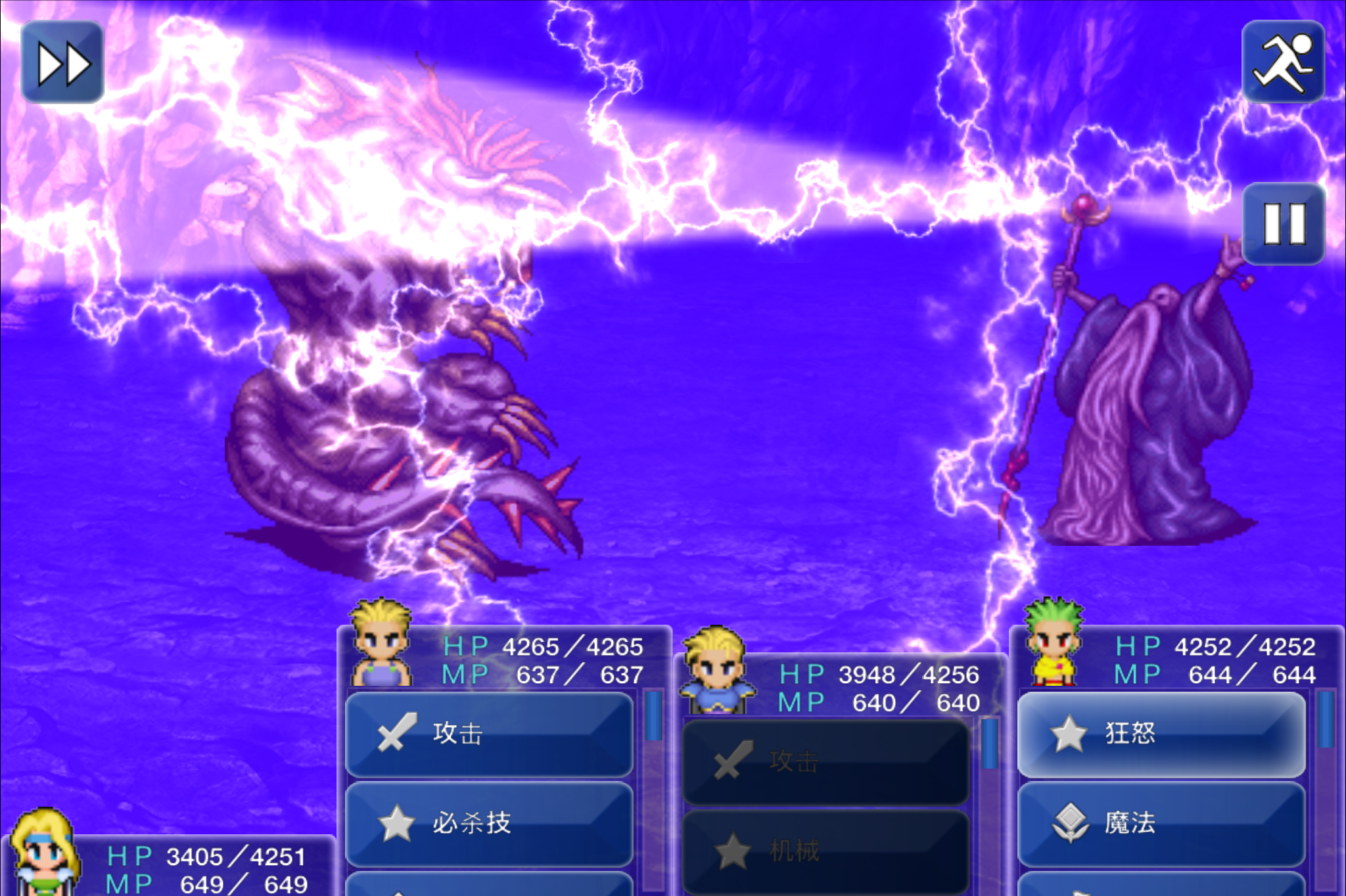Open magic via the crystal icon beside 魔法
1346x896 pixels.
click(x=1070, y=821)
